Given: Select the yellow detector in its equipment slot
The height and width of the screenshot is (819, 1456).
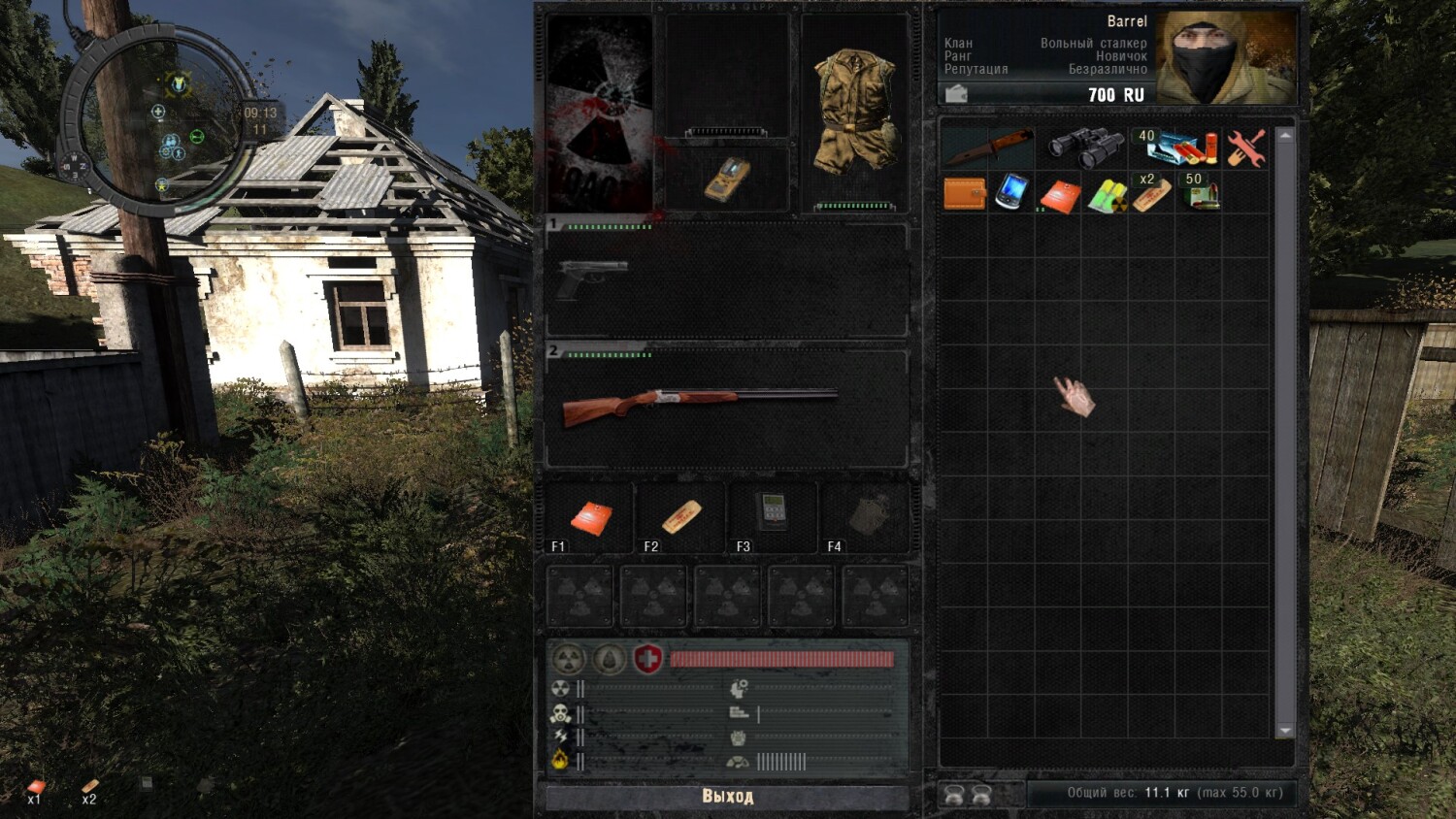Looking at the screenshot, I should [x=727, y=179].
